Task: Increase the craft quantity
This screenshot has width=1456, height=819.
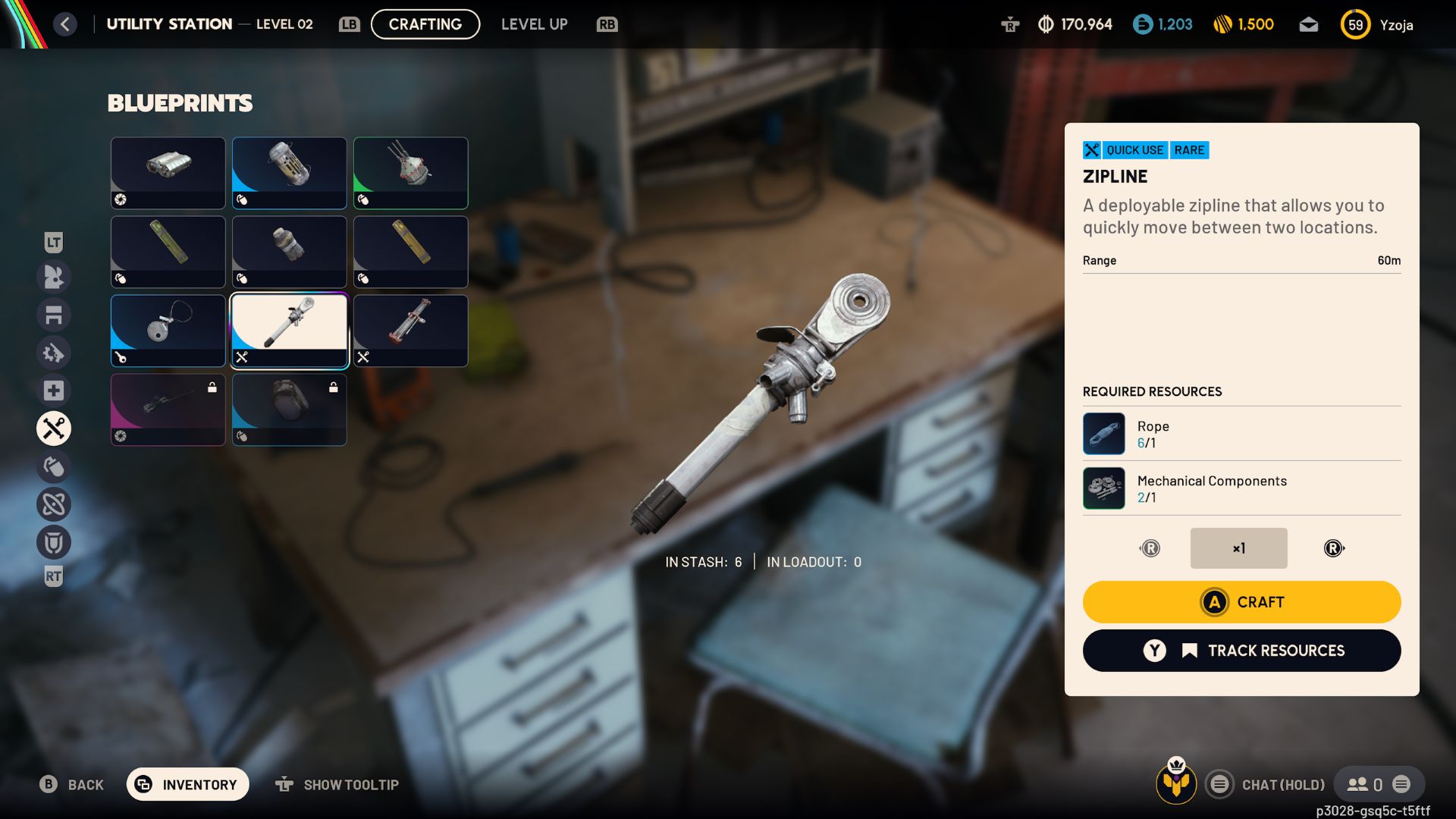Action: (x=1333, y=548)
